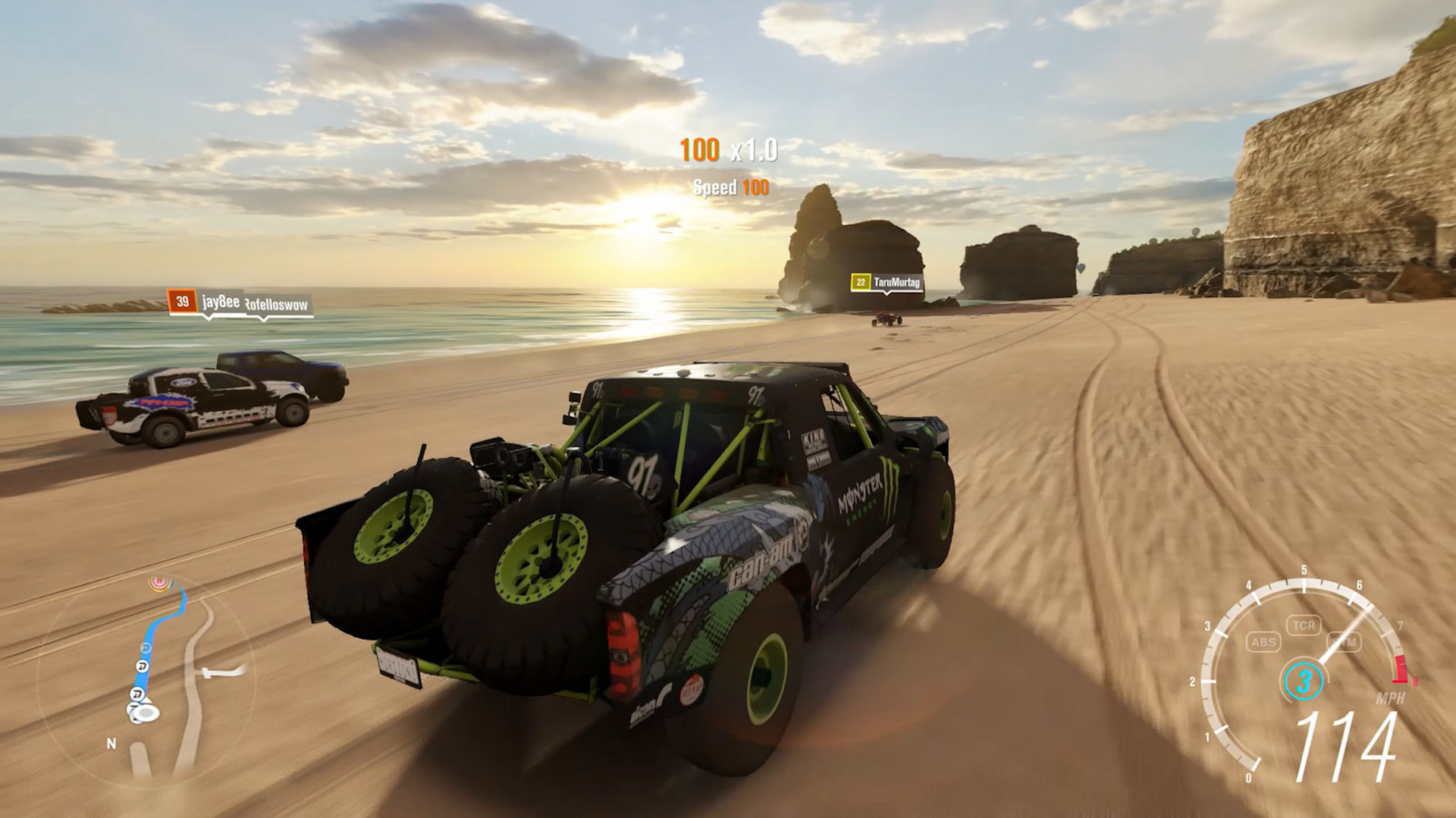Viewport: 1456px width, 818px height.
Task: Click the Rofelloswow player name tag
Action: pos(277,305)
